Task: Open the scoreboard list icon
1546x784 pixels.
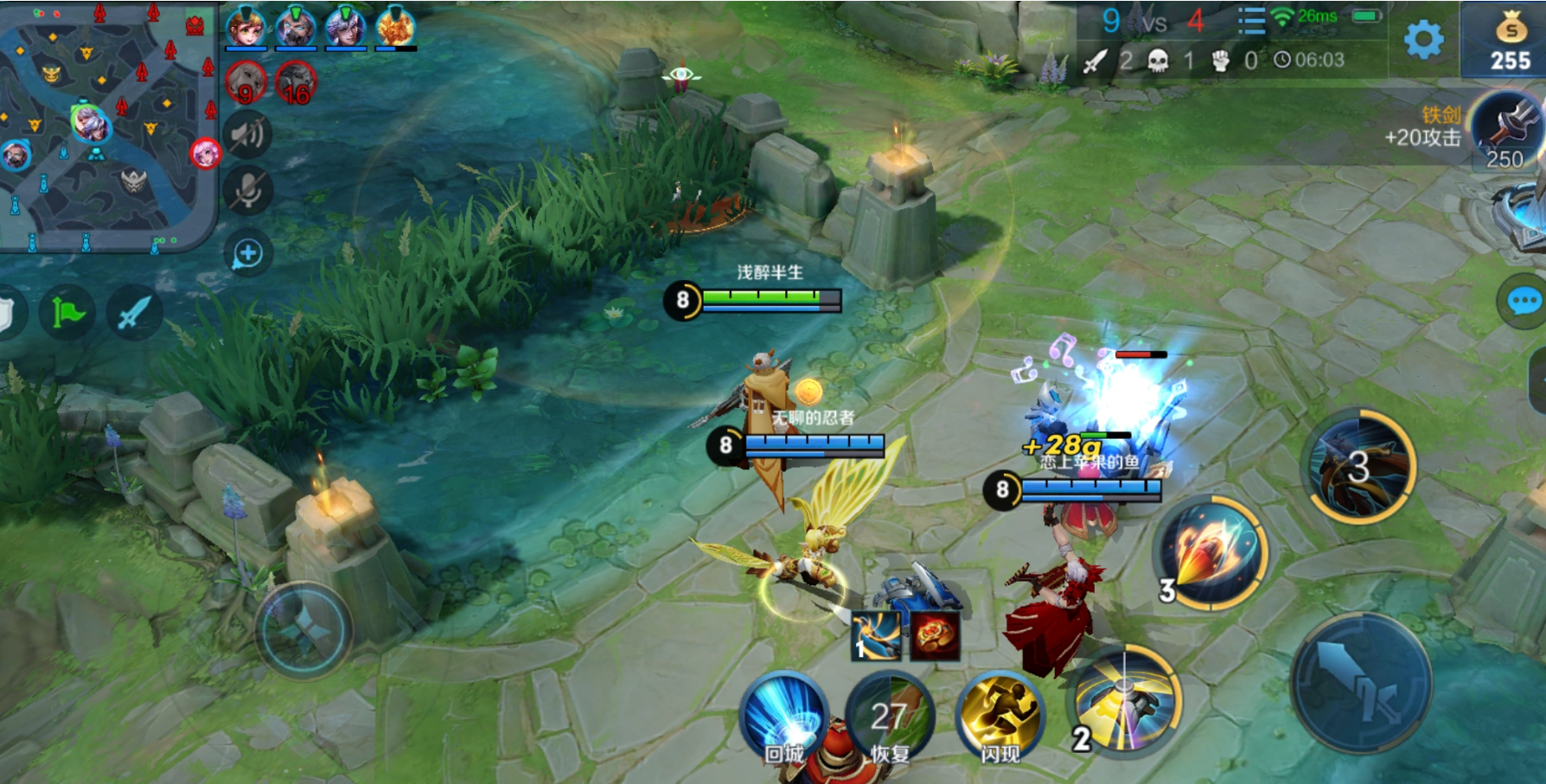Action: click(1250, 19)
